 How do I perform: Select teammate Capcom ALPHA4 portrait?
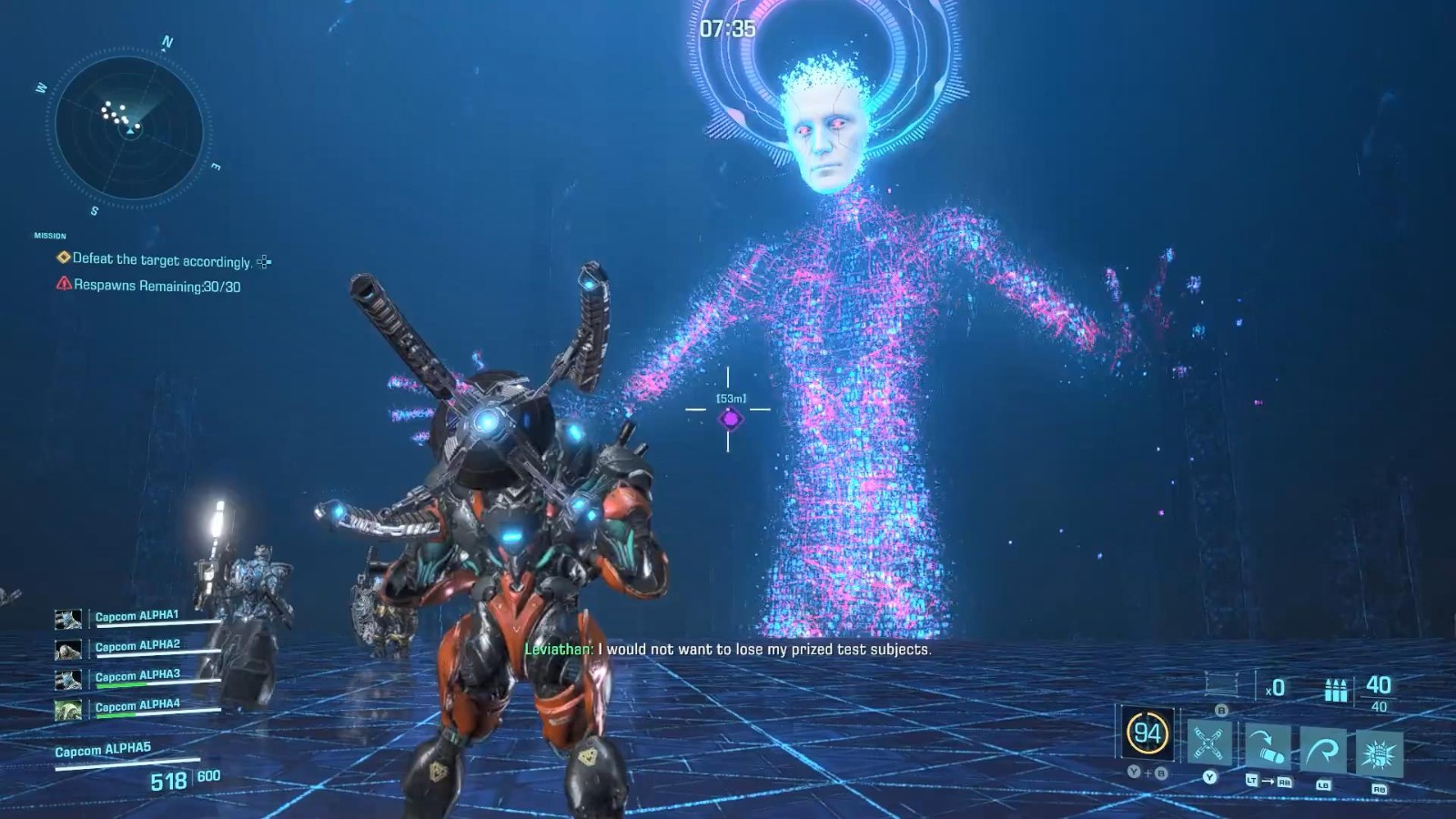coord(68,709)
